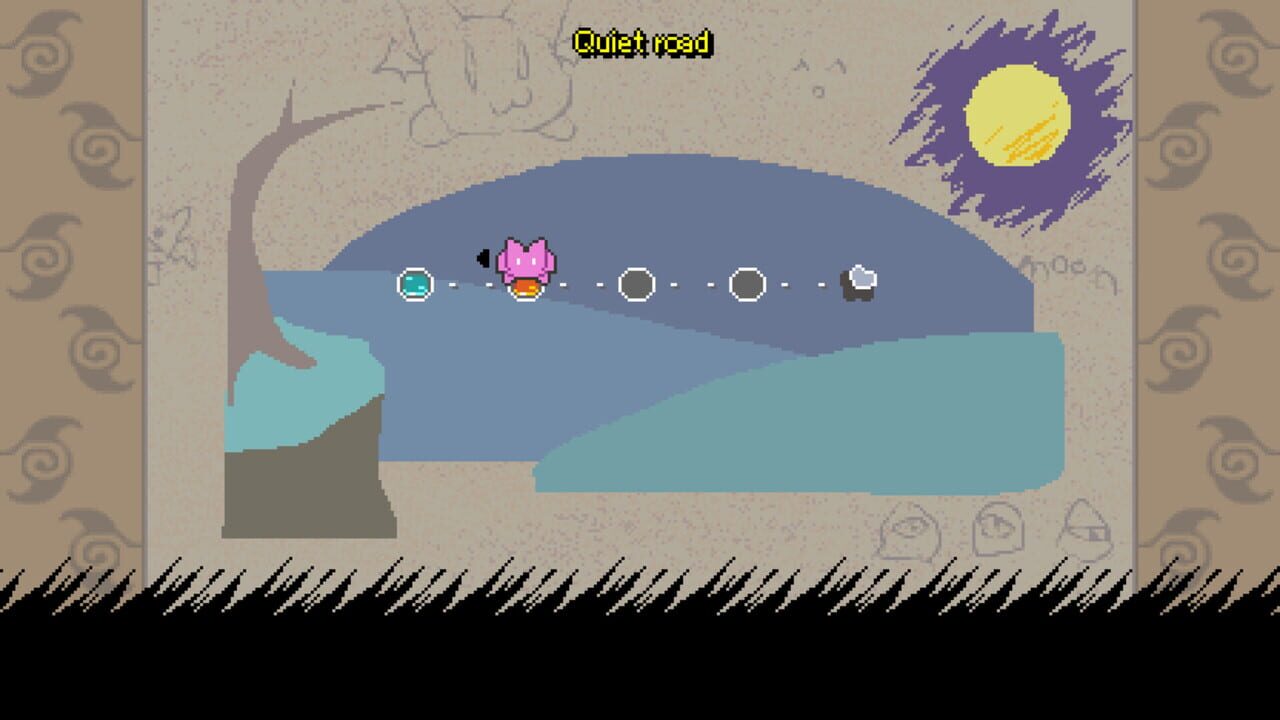Select the second gray locked level node
The height and width of the screenshot is (720, 1280).
[x=746, y=284]
